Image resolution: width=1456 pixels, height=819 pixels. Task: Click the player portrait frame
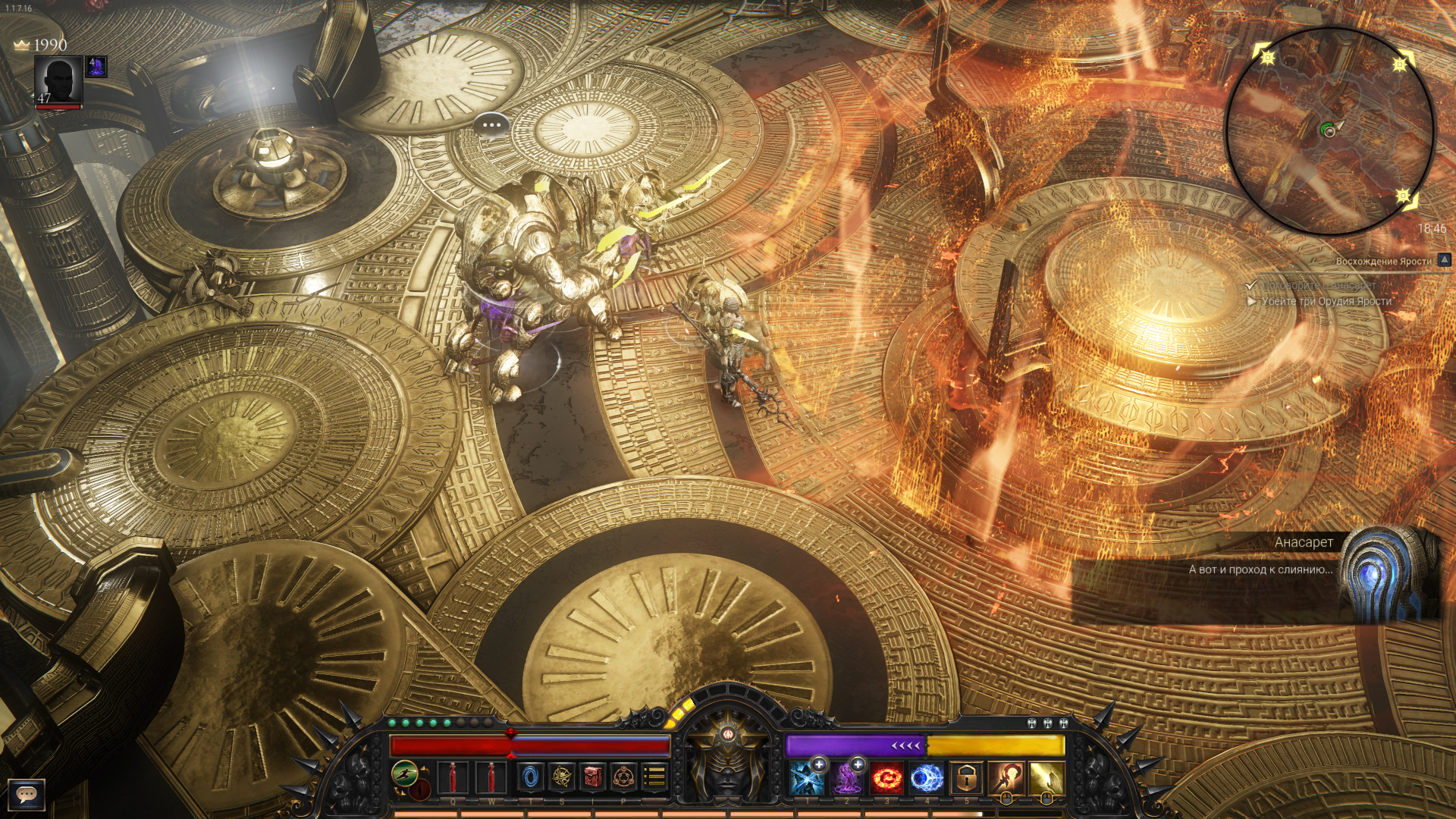(x=59, y=81)
